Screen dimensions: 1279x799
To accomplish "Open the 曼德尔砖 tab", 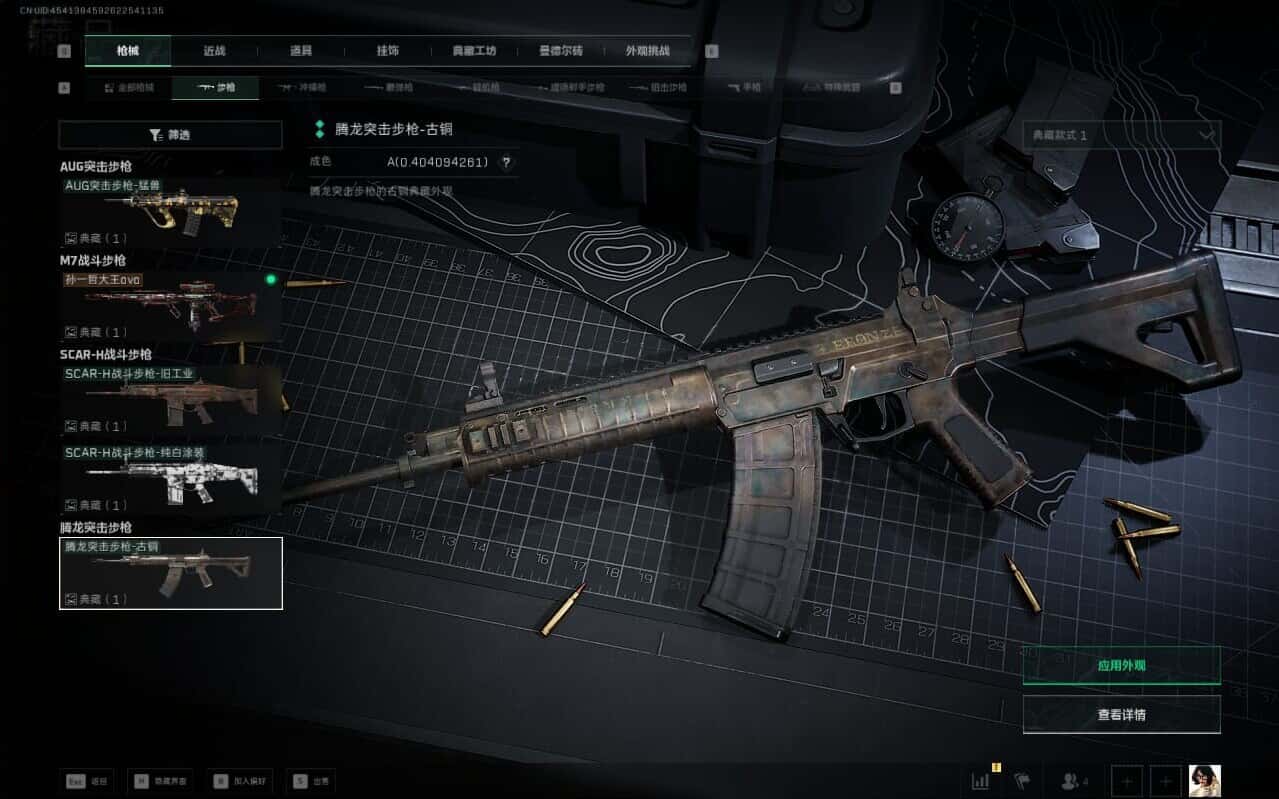I will [561, 51].
